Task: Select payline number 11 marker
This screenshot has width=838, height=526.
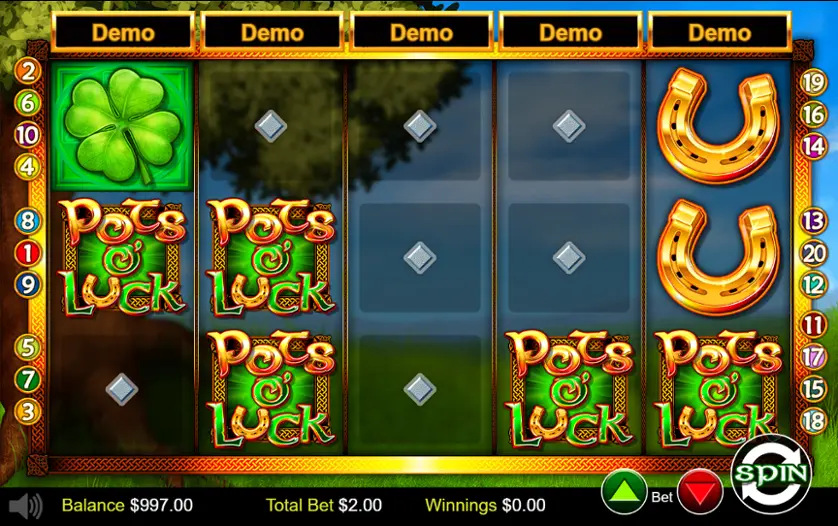Action: point(814,325)
